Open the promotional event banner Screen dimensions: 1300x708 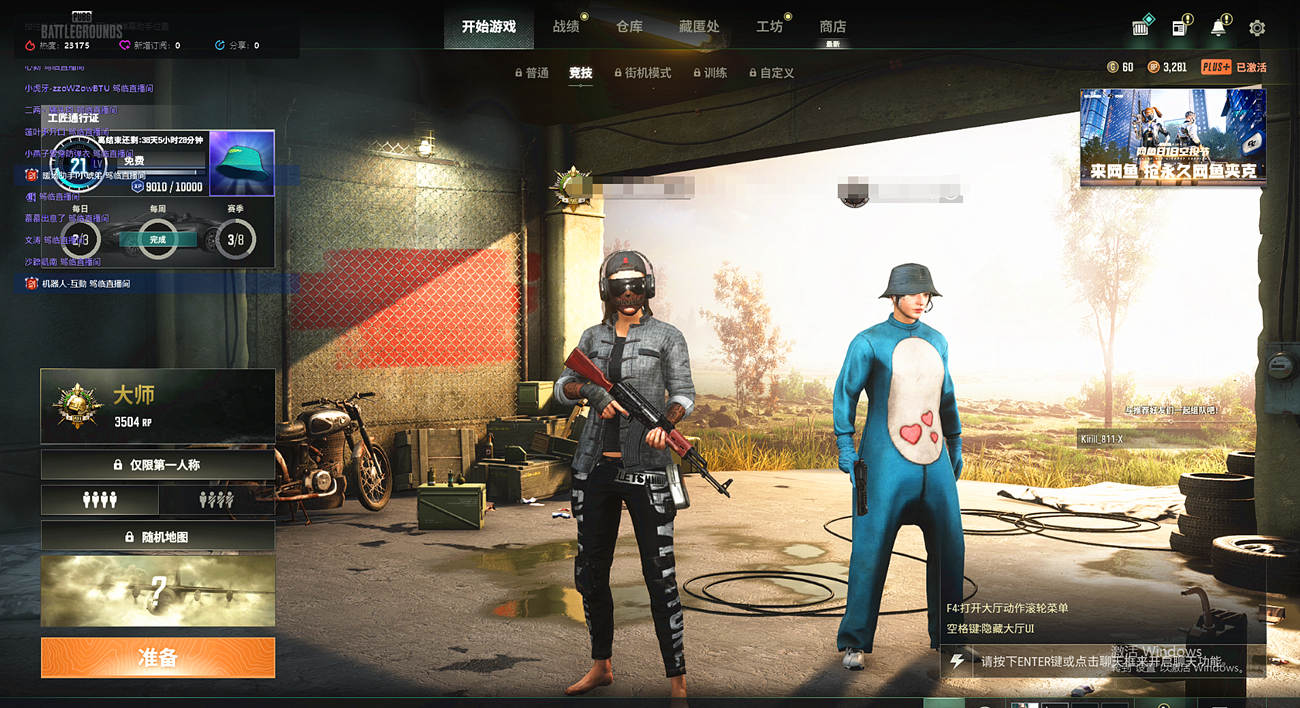1172,137
